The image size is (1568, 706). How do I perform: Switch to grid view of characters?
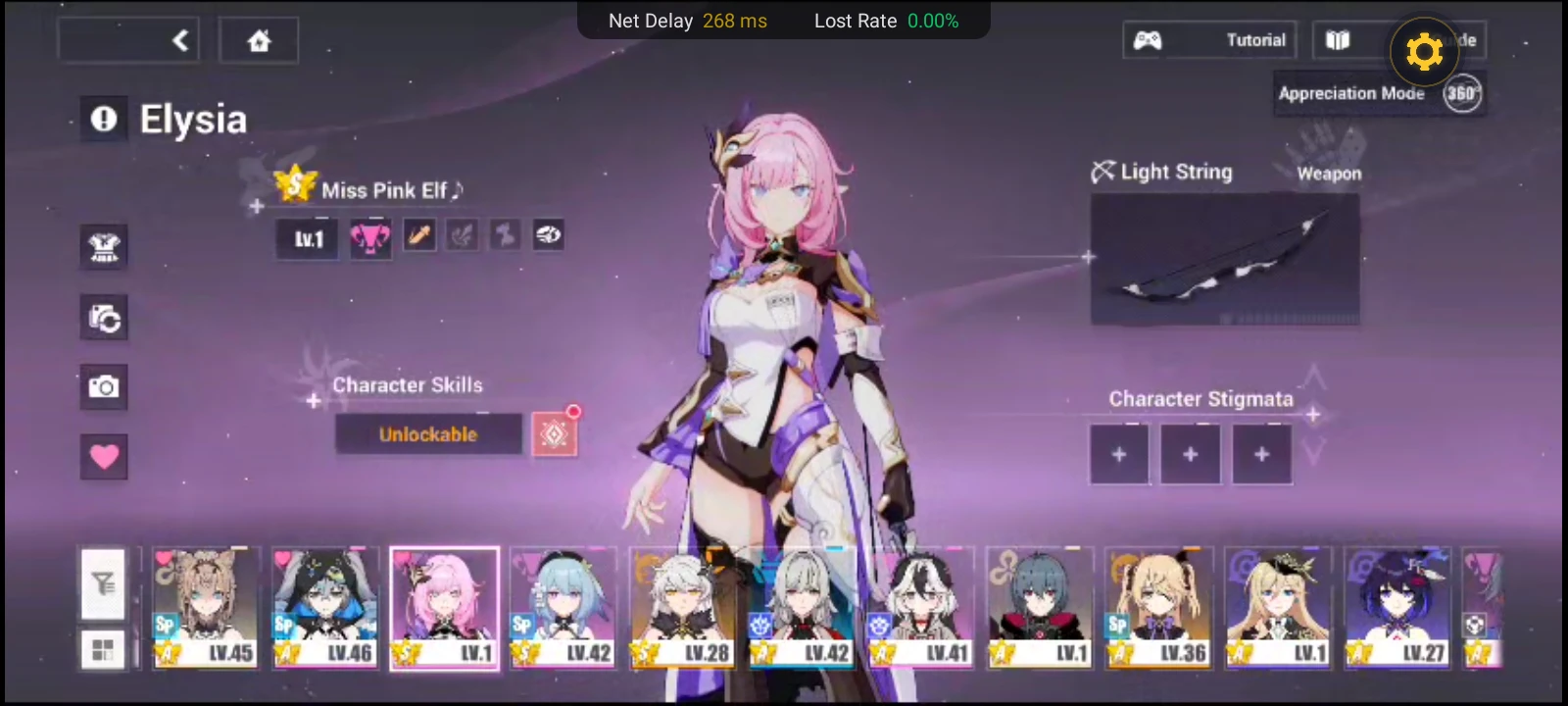(x=104, y=649)
